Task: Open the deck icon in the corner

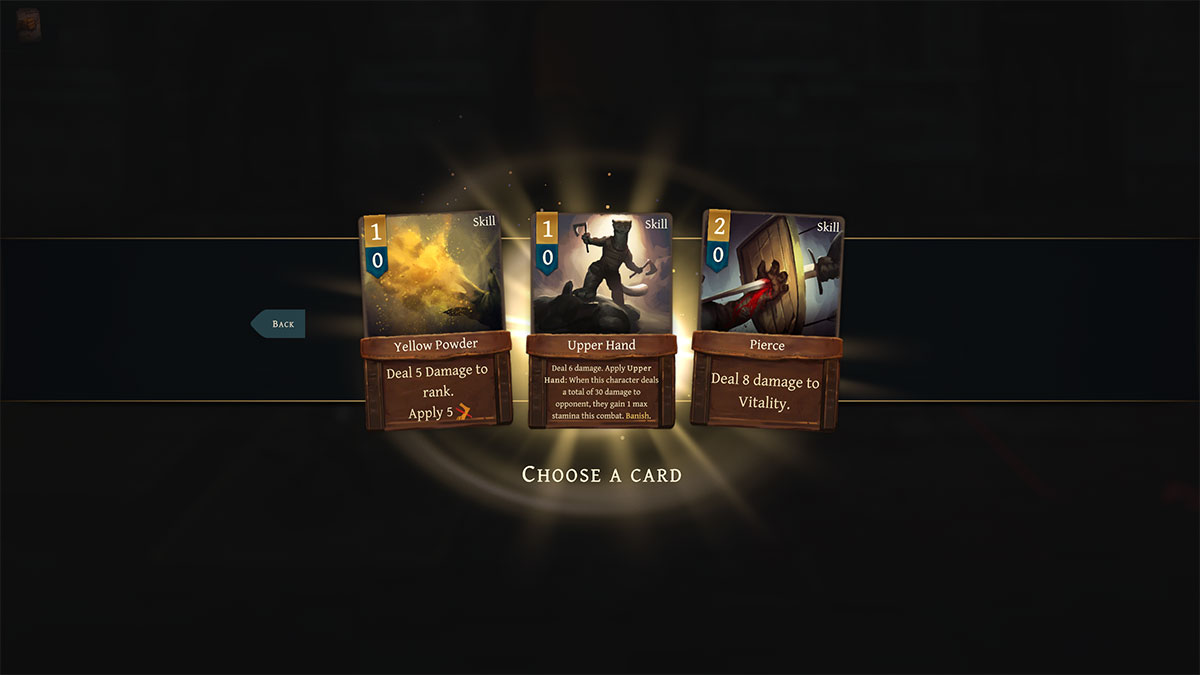Action: pyautogui.click(x=29, y=25)
